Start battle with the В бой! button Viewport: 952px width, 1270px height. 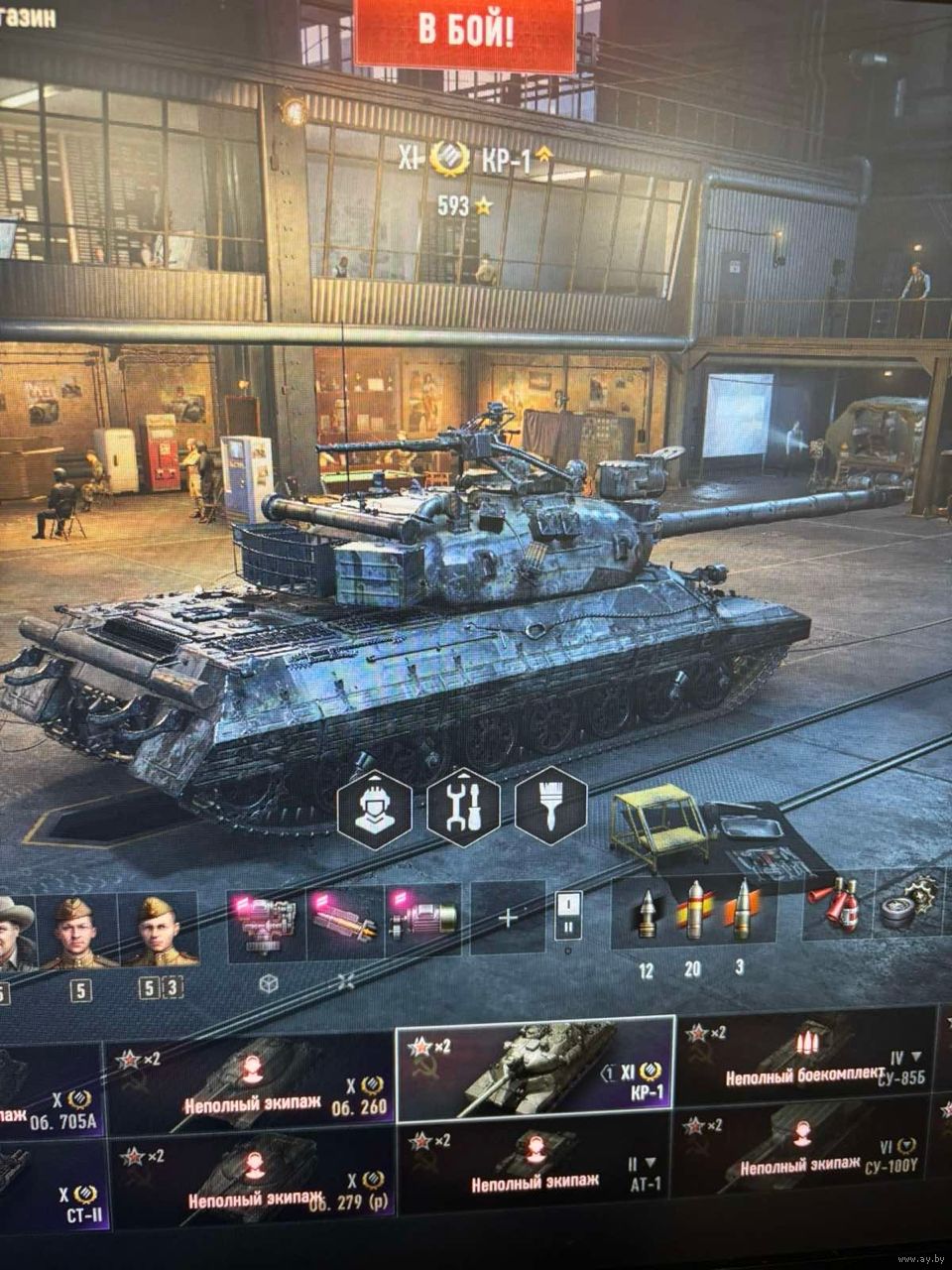point(464,32)
